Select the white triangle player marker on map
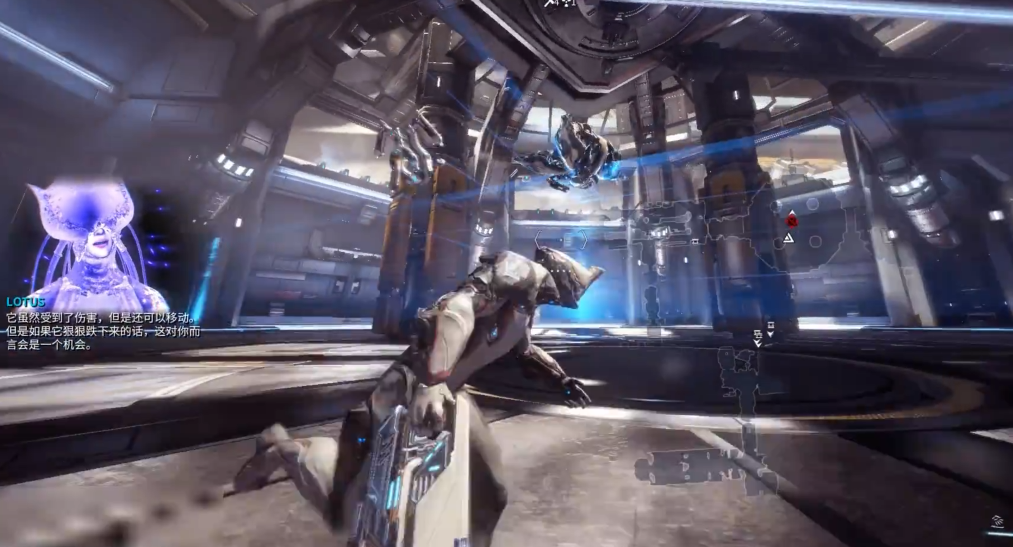The image size is (1013, 547). coord(788,239)
